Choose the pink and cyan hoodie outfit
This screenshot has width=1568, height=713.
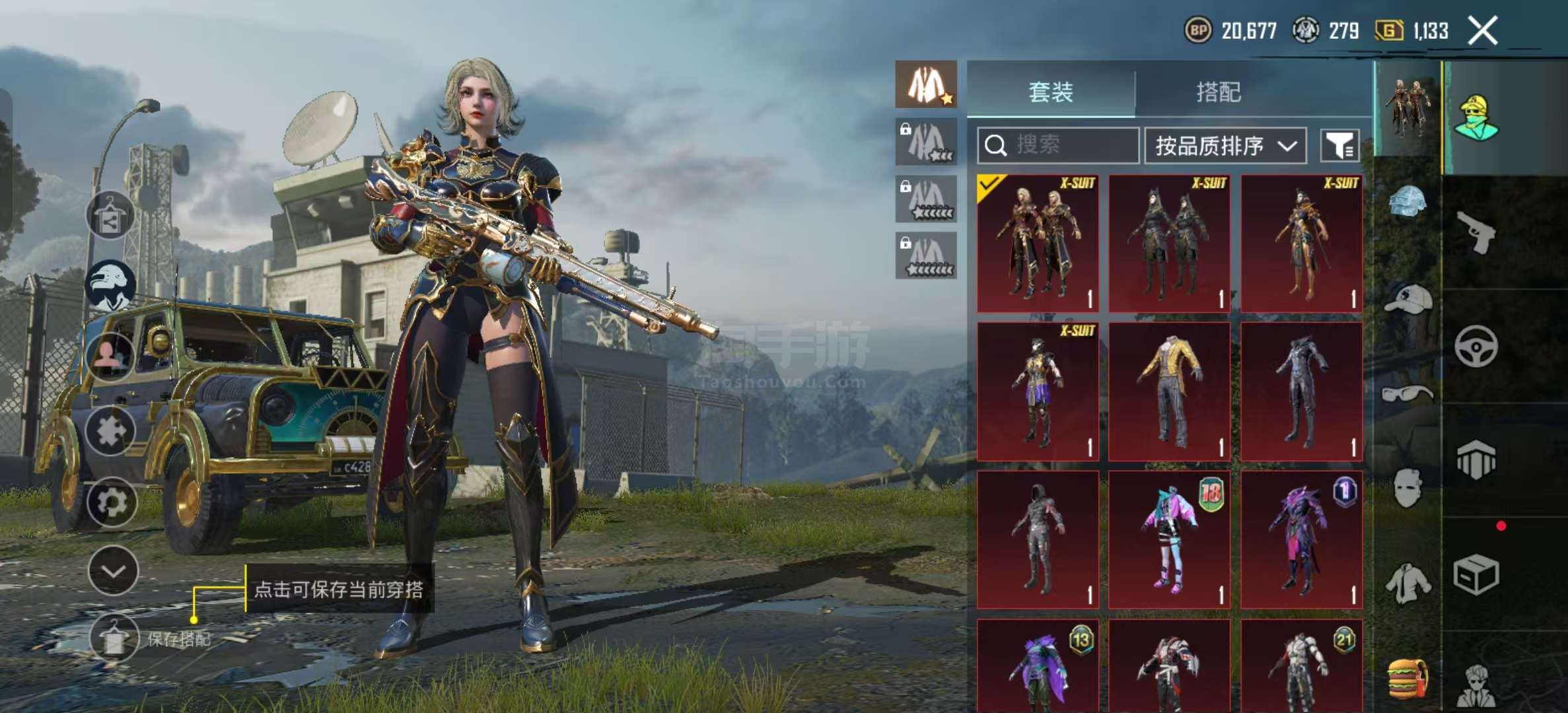(1169, 539)
